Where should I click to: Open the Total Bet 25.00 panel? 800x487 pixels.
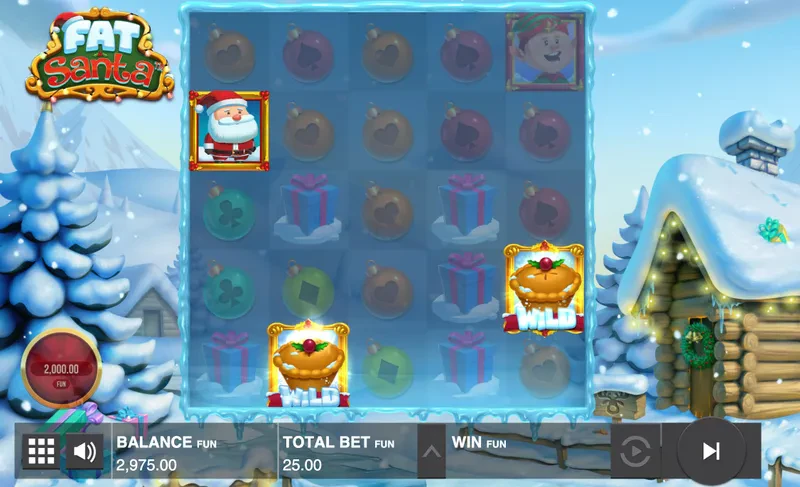pos(345,452)
